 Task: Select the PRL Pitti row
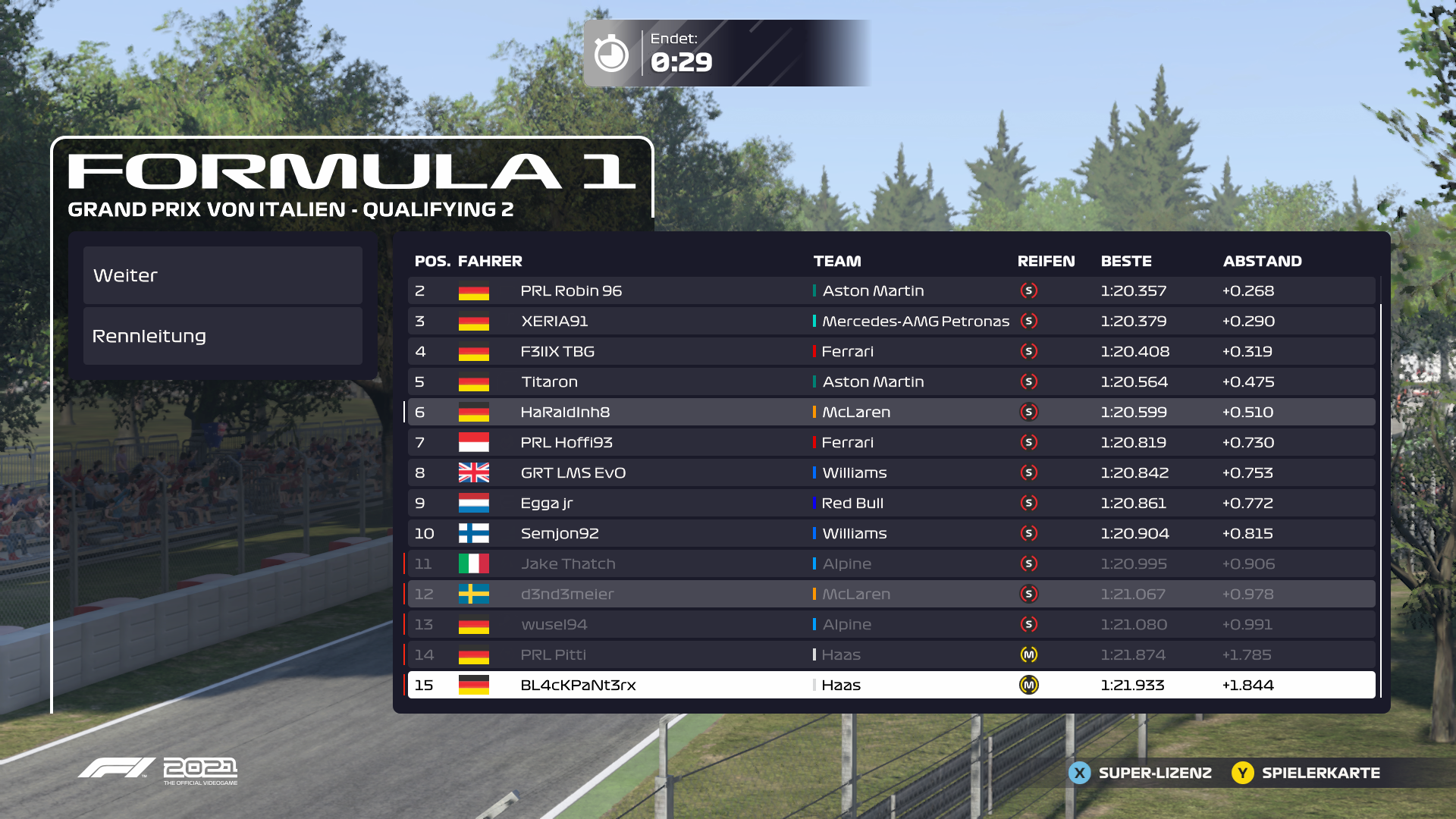(x=891, y=655)
